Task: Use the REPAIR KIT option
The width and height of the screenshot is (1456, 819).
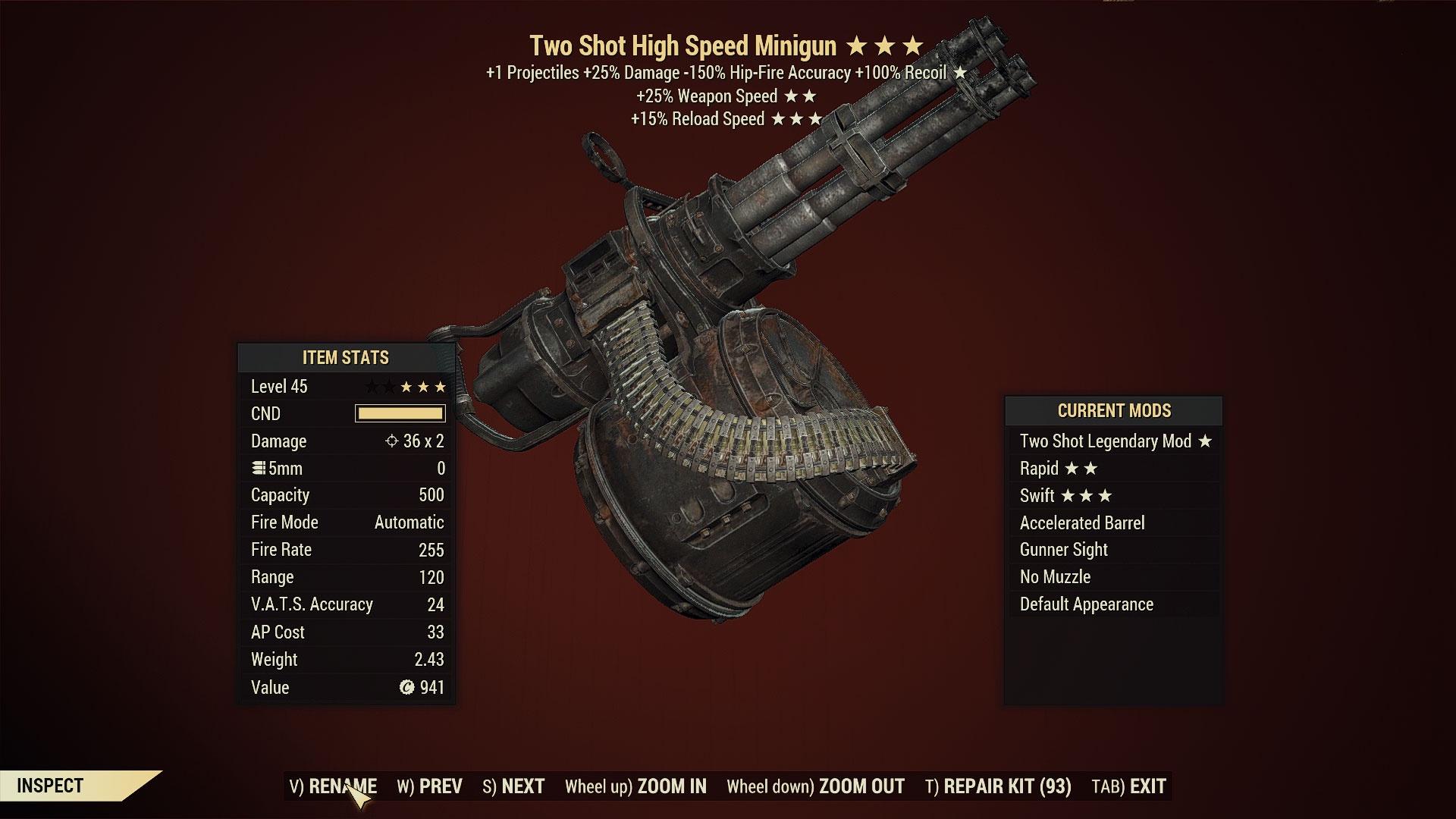Action: click(998, 786)
